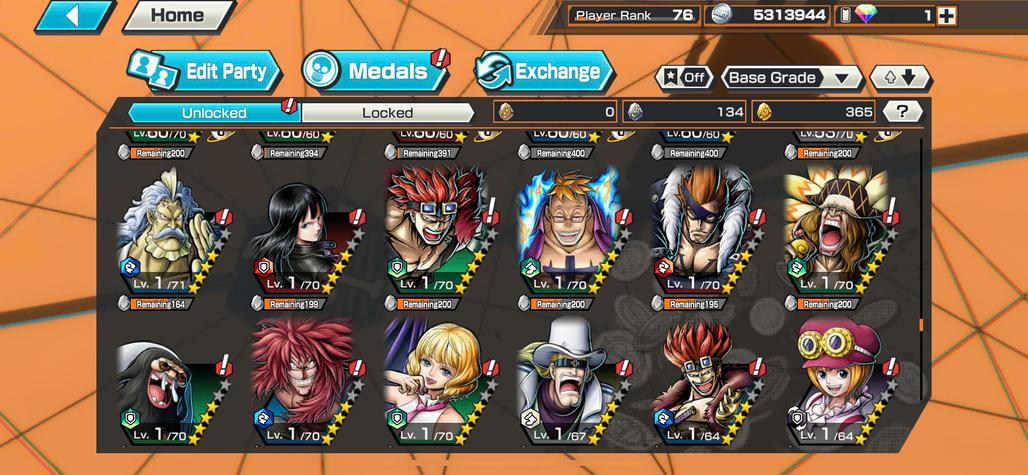Image resolution: width=1028 pixels, height=475 pixels.
Task: Add diamonds with the plus button
Action: coord(946,16)
